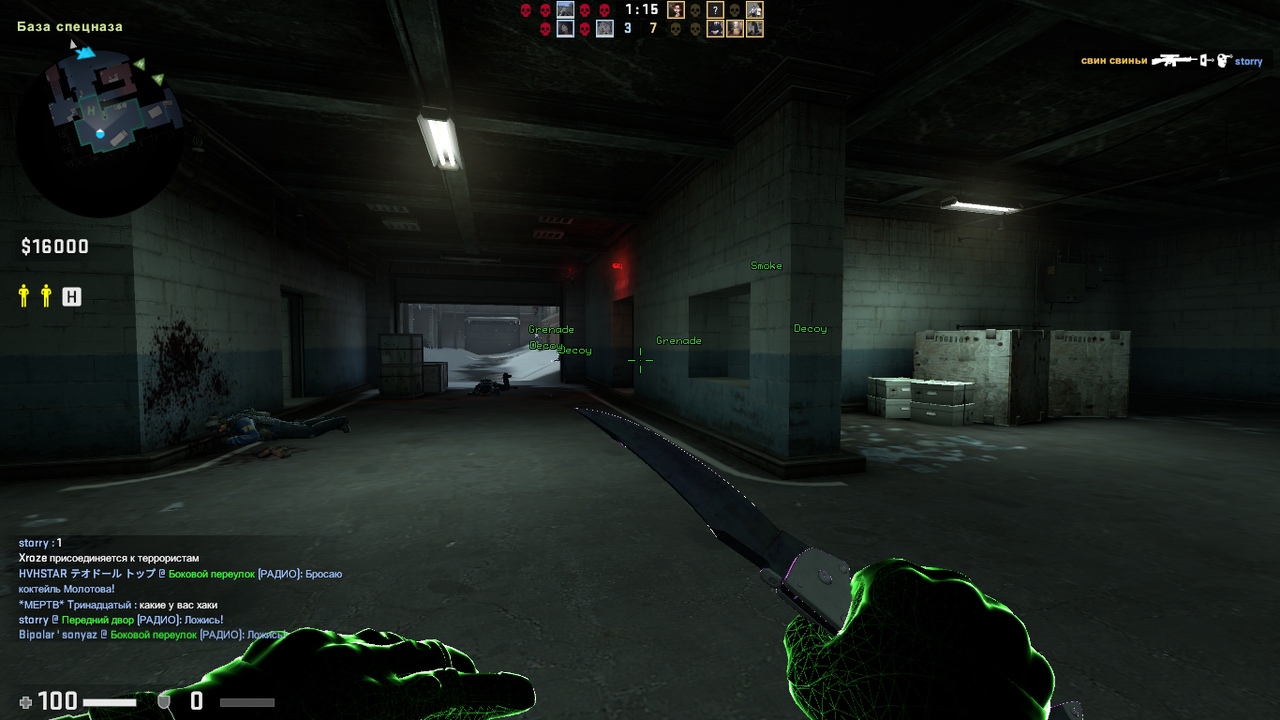Select the question mark player avatar

pyautogui.click(x=715, y=10)
